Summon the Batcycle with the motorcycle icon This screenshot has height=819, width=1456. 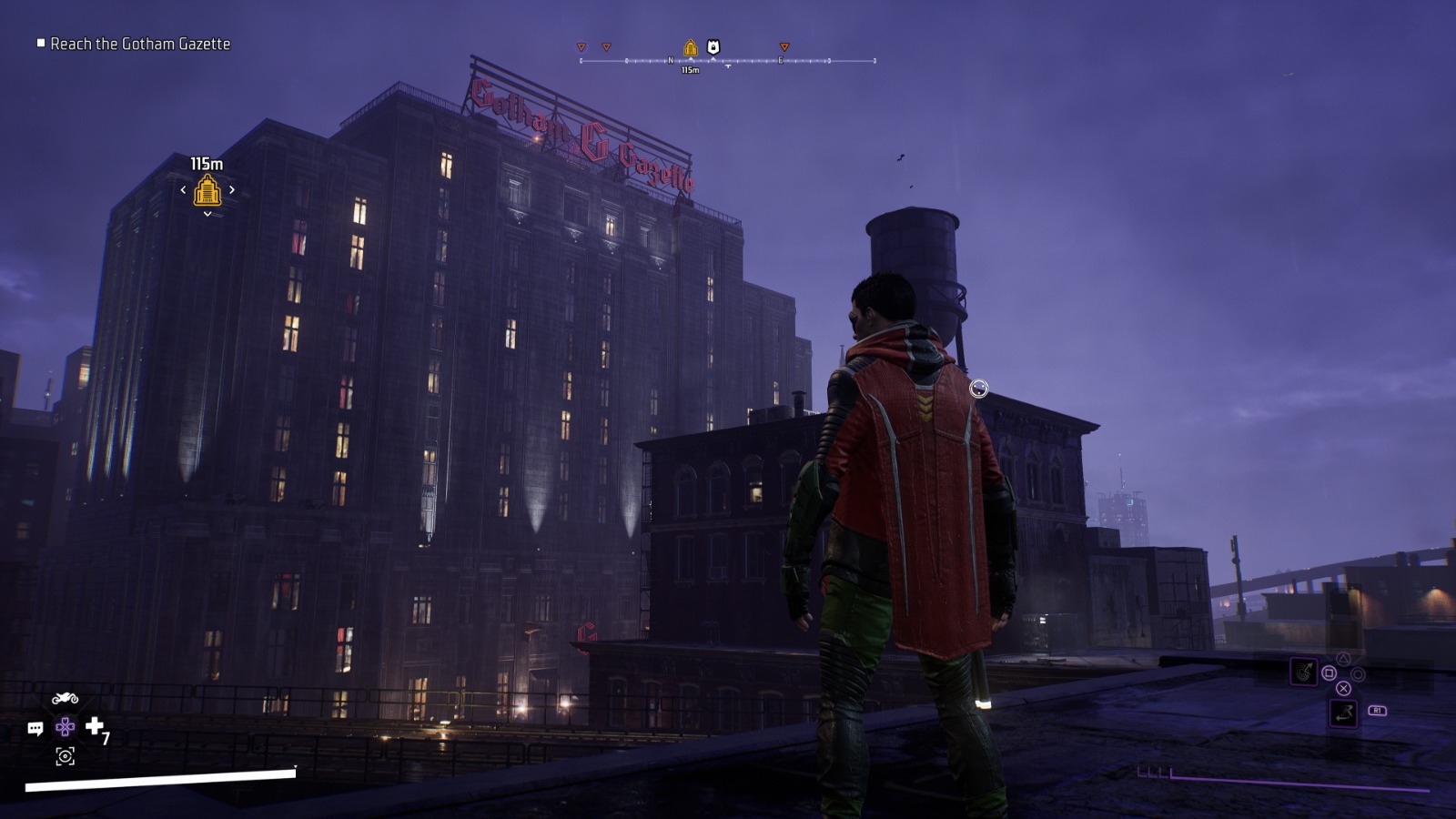point(65,699)
